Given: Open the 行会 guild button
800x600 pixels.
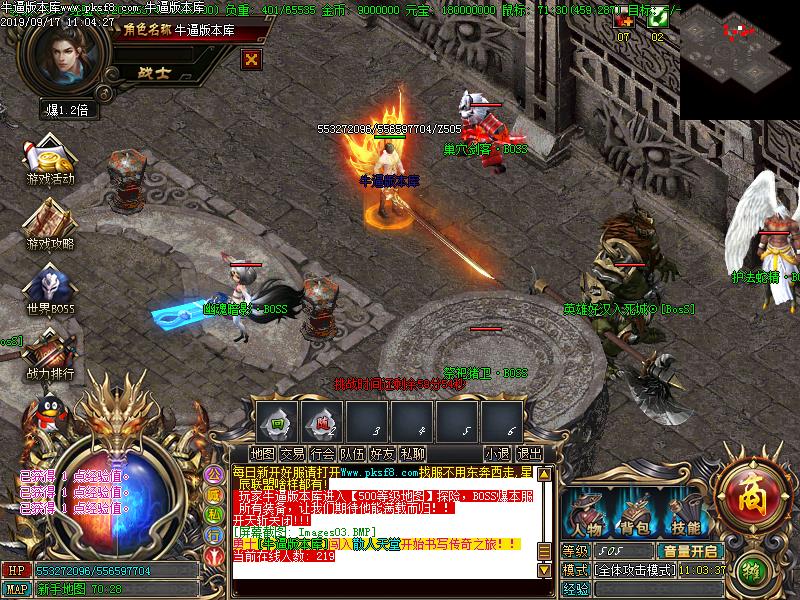Looking at the screenshot, I should pos(323,453).
